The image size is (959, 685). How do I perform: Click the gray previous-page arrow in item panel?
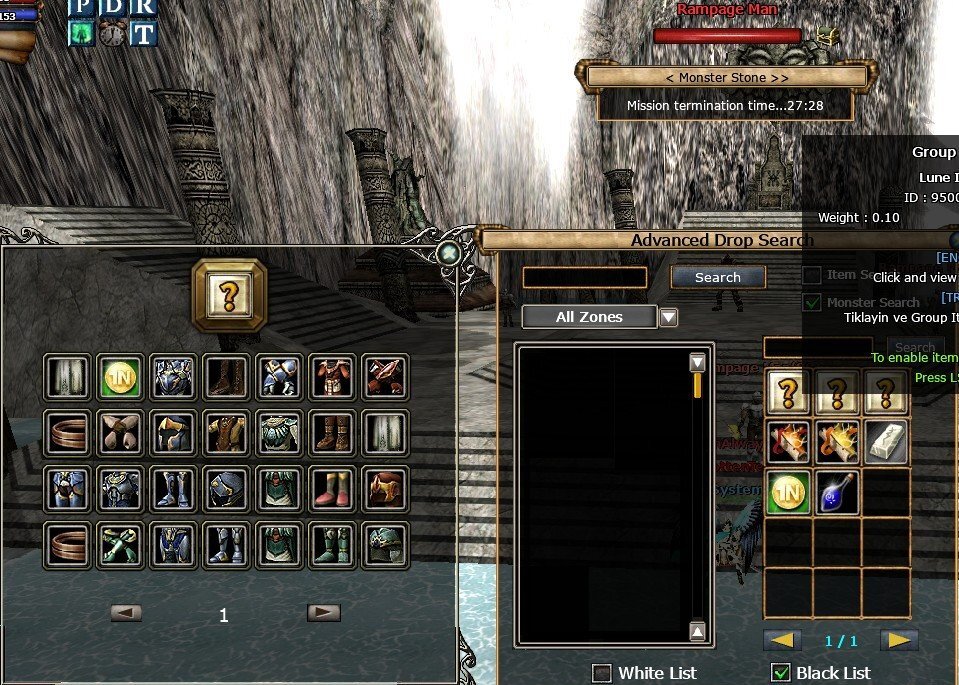click(125, 613)
